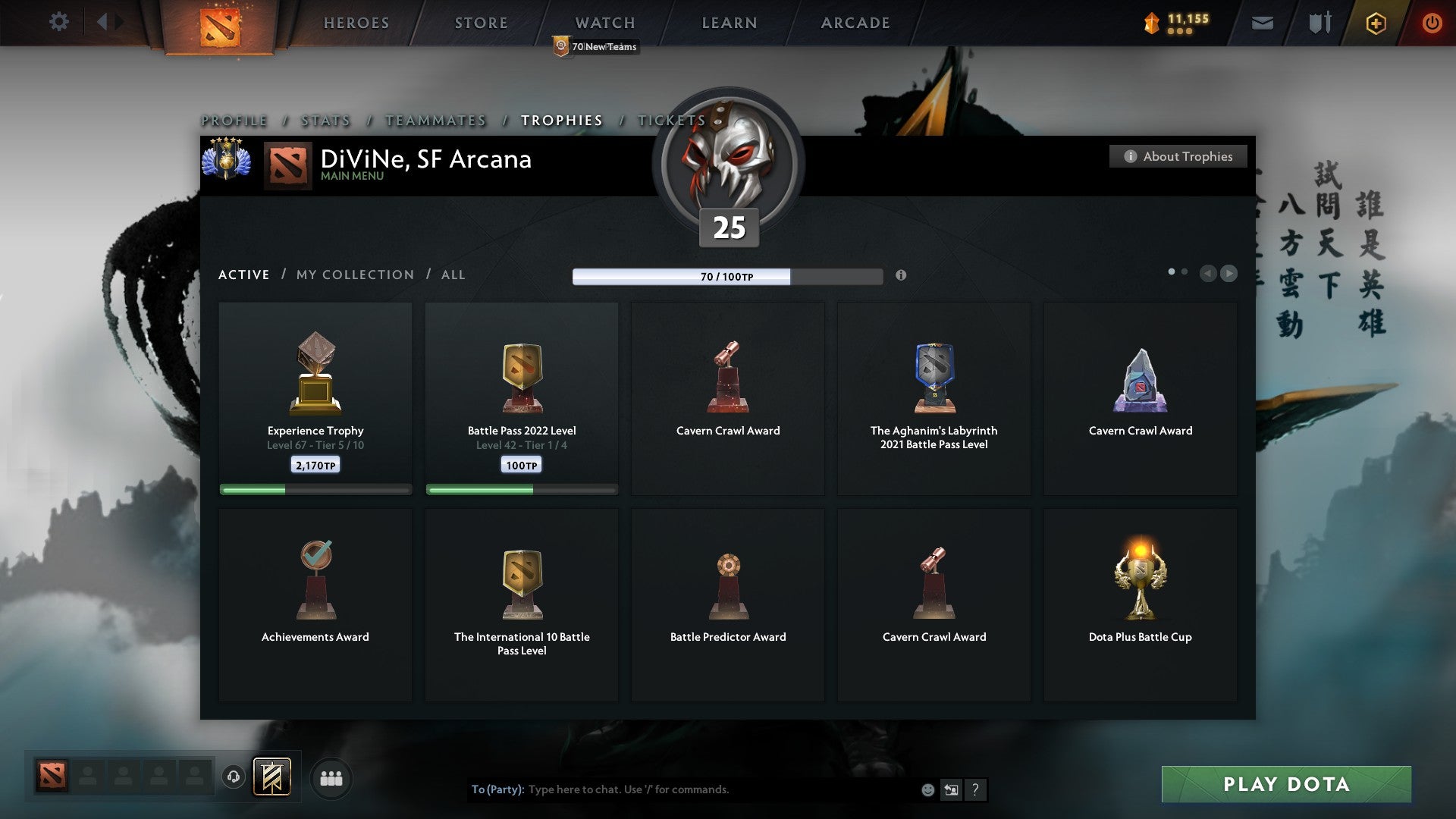Open the settings gear icon

(x=59, y=22)
